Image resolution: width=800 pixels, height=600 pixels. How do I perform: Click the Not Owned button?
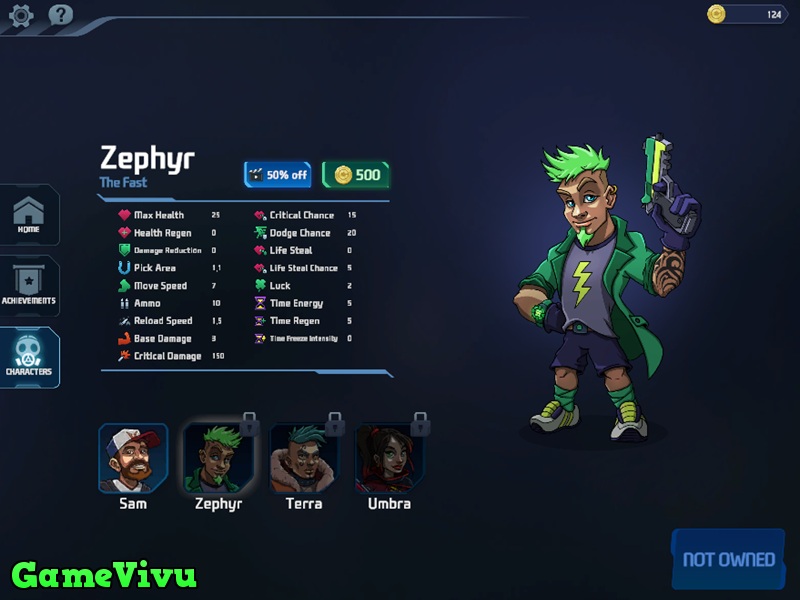728,559
